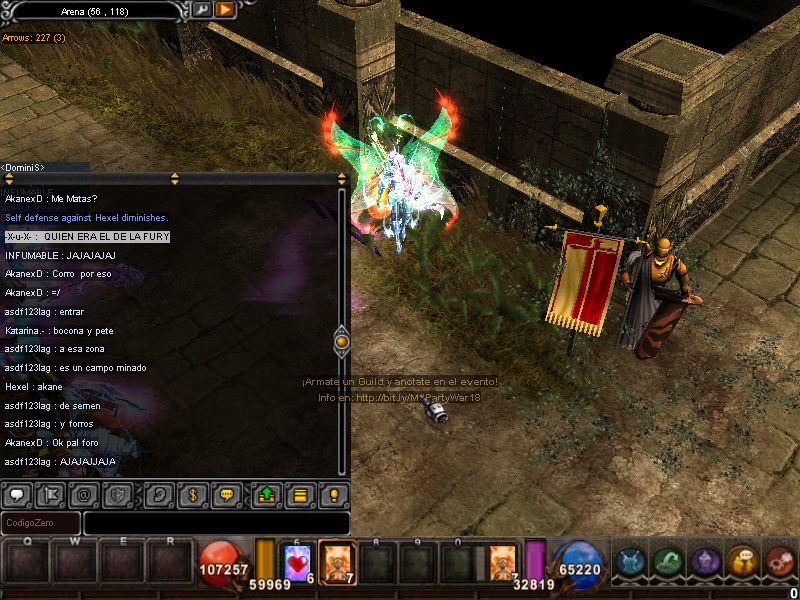Open the blue character menu icon
The image size is (800, 600).
[x=630, y=562]
